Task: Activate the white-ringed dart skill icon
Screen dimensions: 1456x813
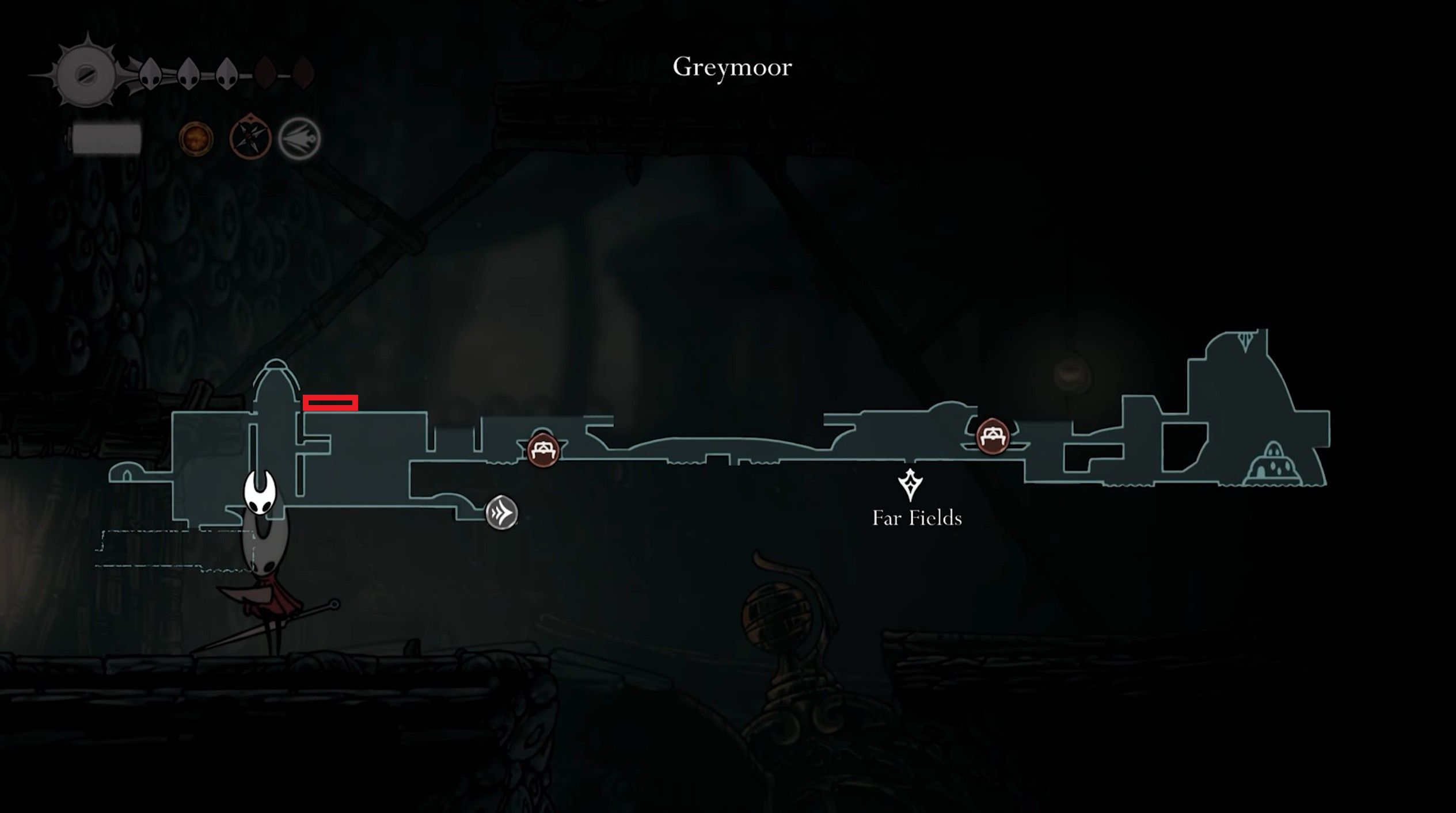Action: 299,139
